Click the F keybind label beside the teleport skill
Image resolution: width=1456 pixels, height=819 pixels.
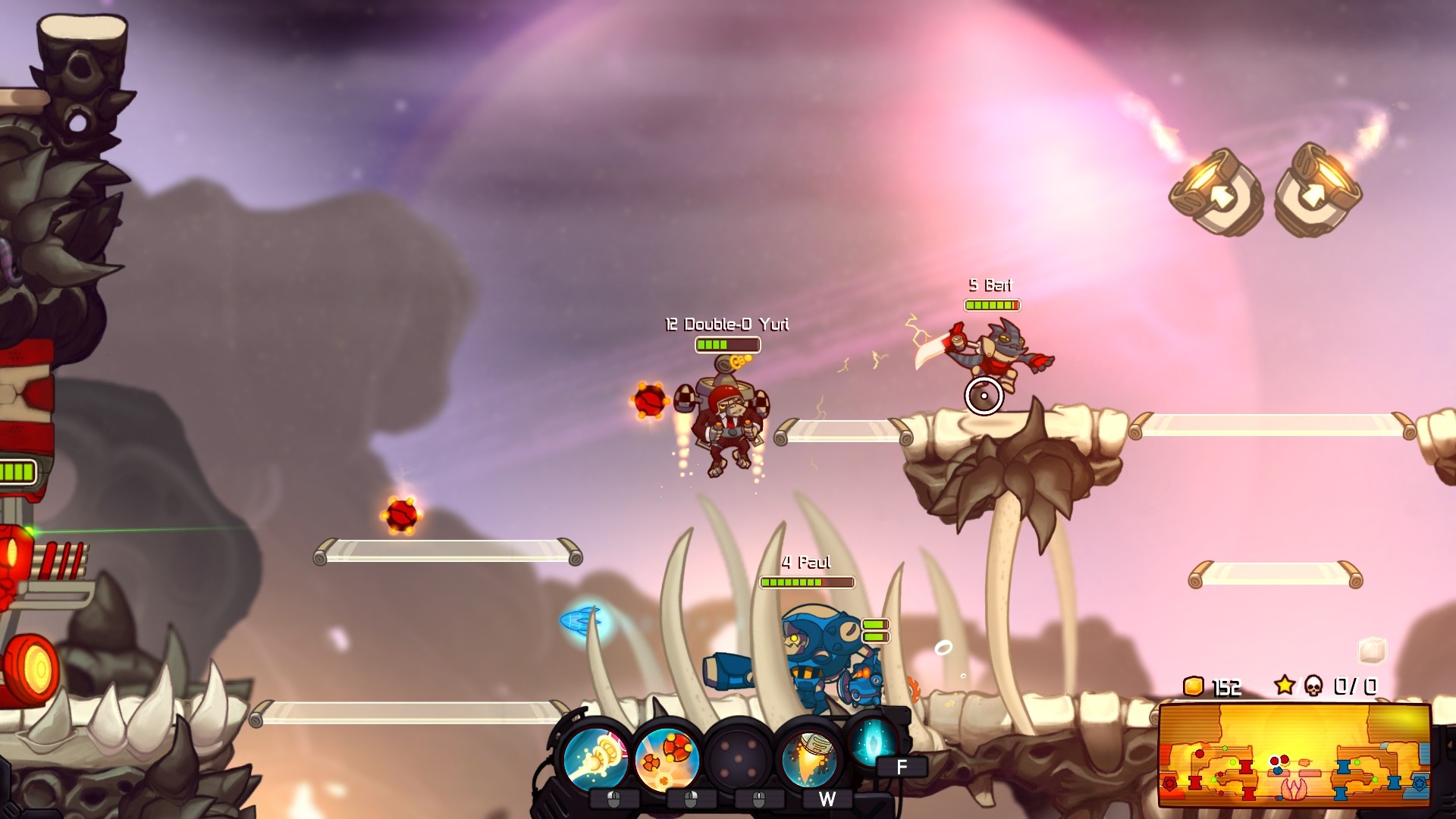(x=900, y=766)
